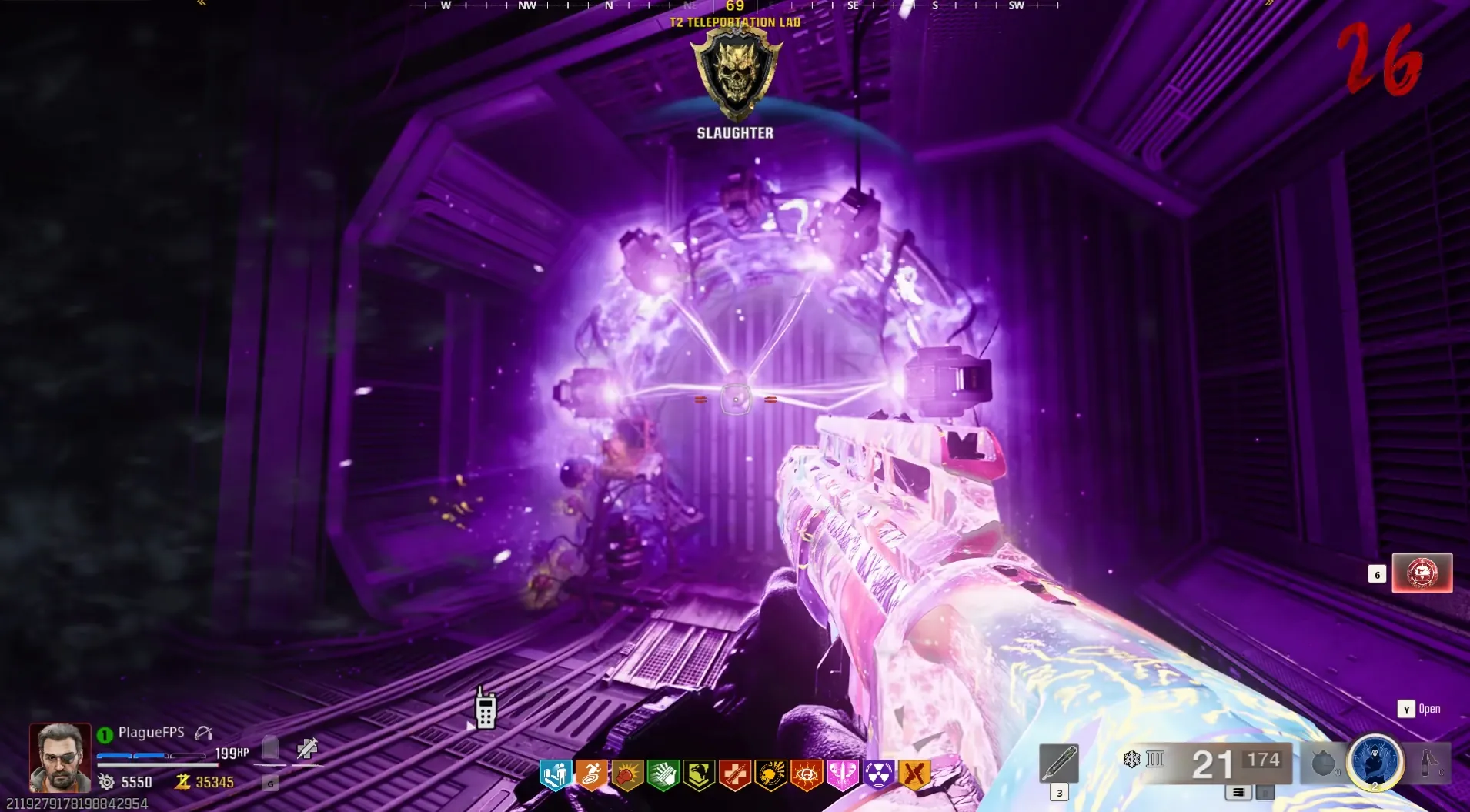The height and width of the screenshot is (812, 1470).
Task: Activate the blue hooded figure field upgrade
Action: [1375, 762]
